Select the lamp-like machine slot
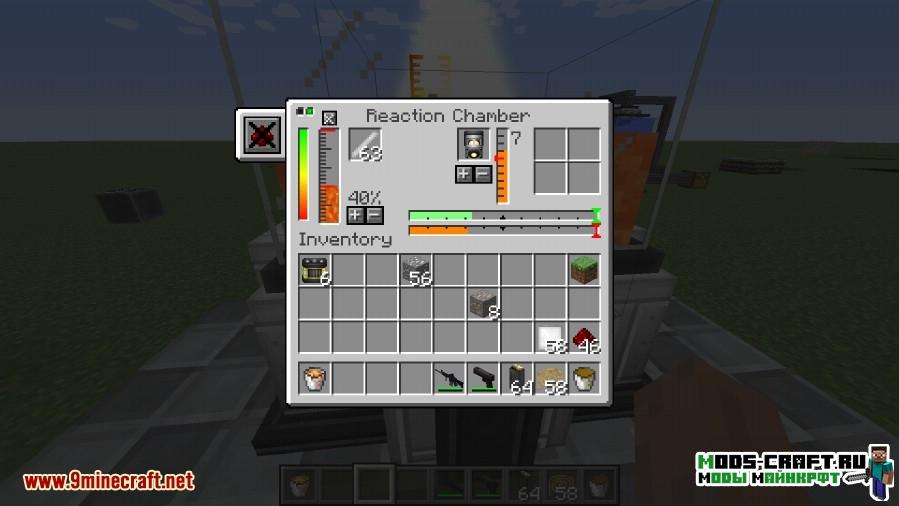Image resolution: width=899 pixels, height=506 pixels. click(x=473, y=145)
